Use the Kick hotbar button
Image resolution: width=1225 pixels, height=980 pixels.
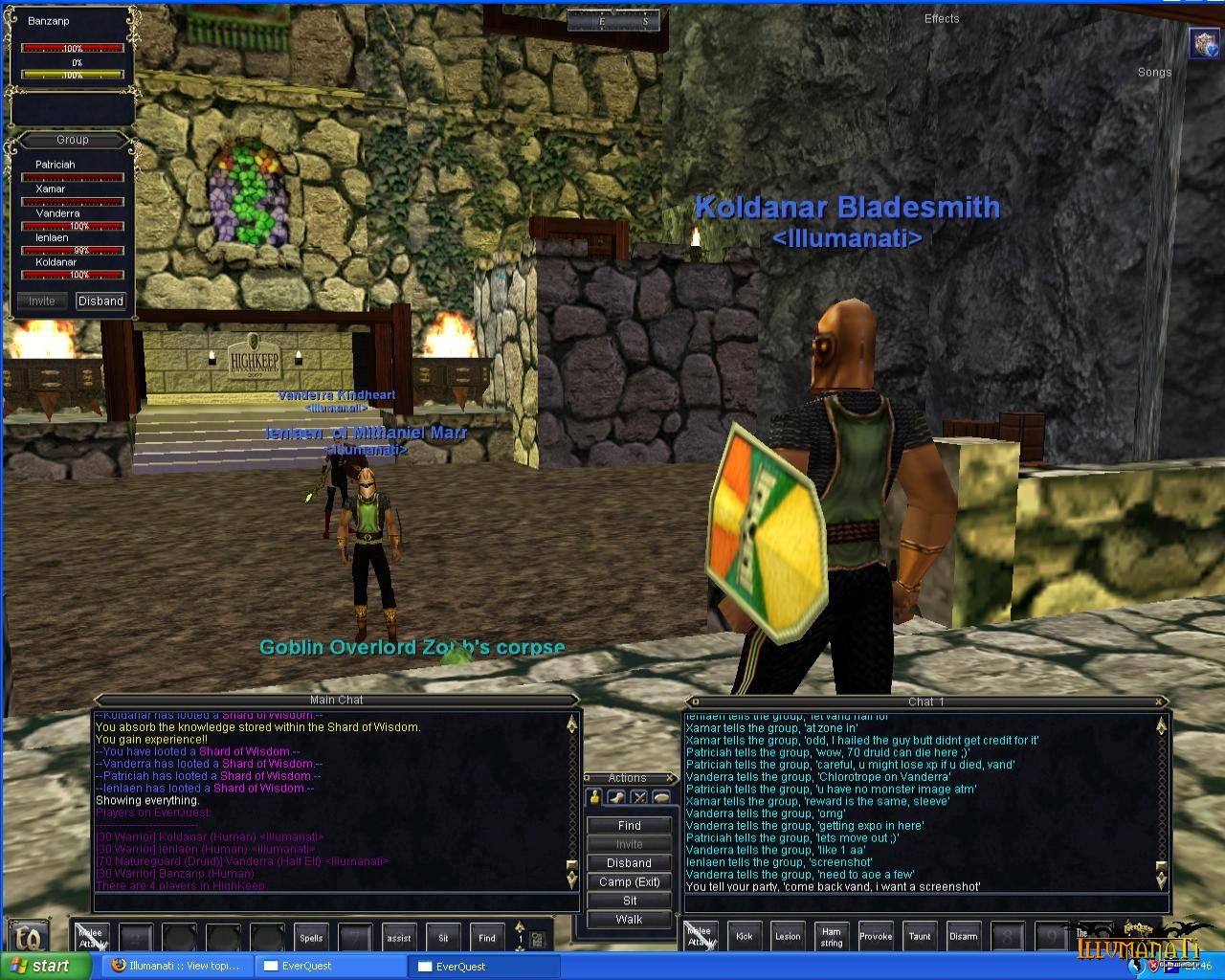[x=745, y=937]
